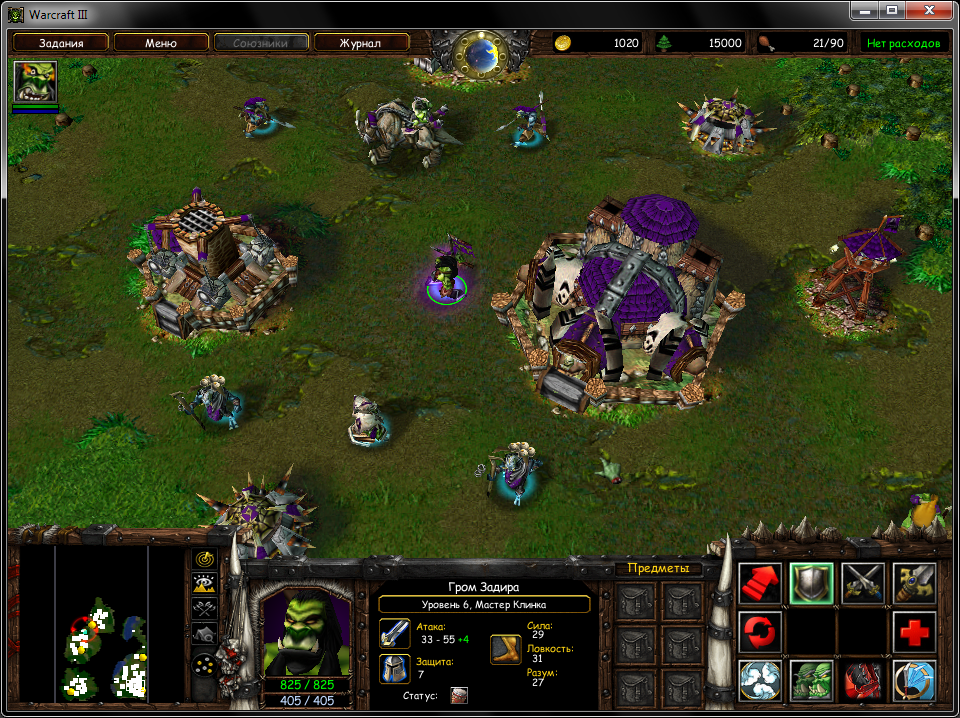Activate the Stop command with red circular arrows

click(x=761, y=633)
